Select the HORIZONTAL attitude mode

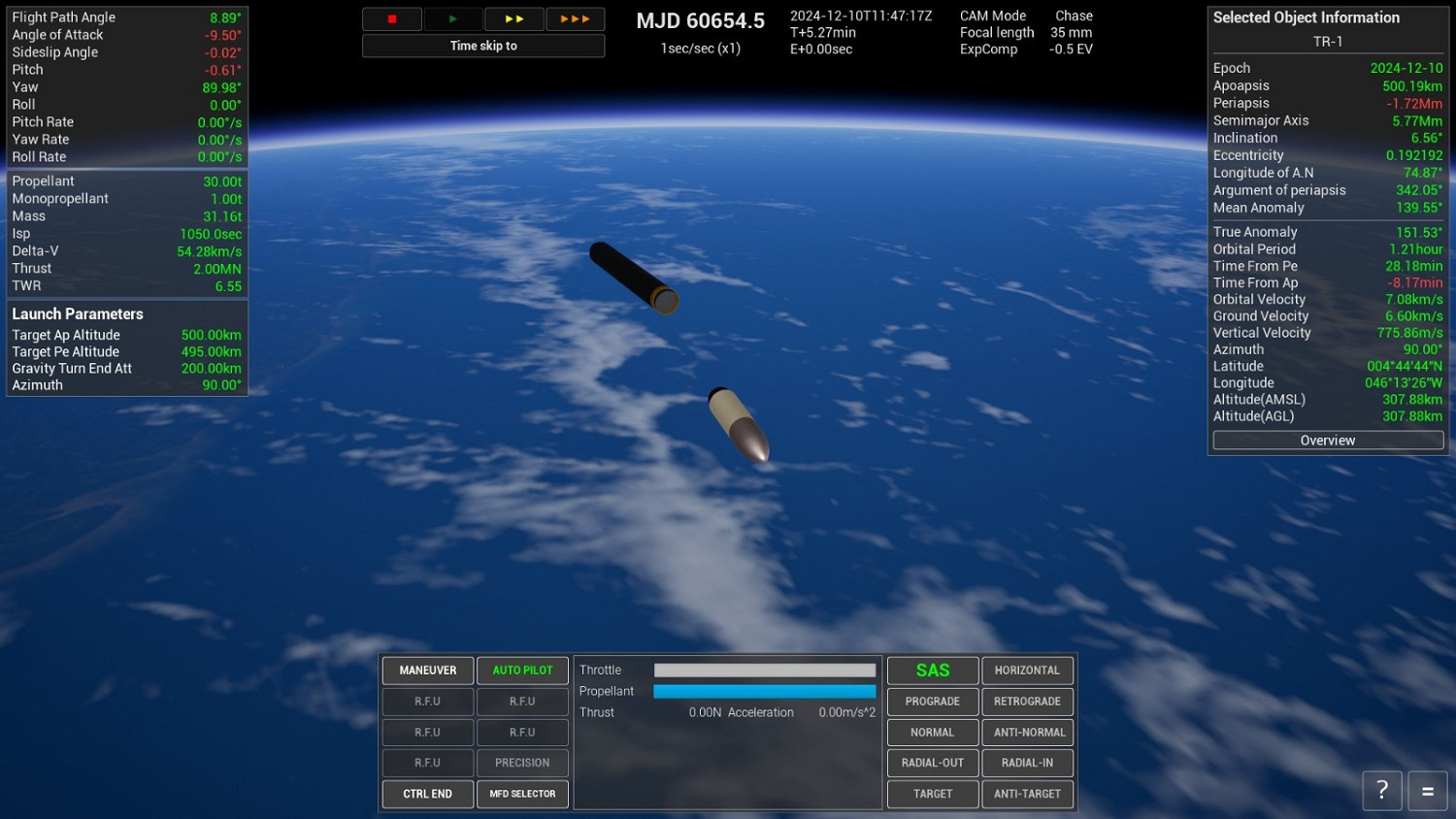click(1027, 670)
